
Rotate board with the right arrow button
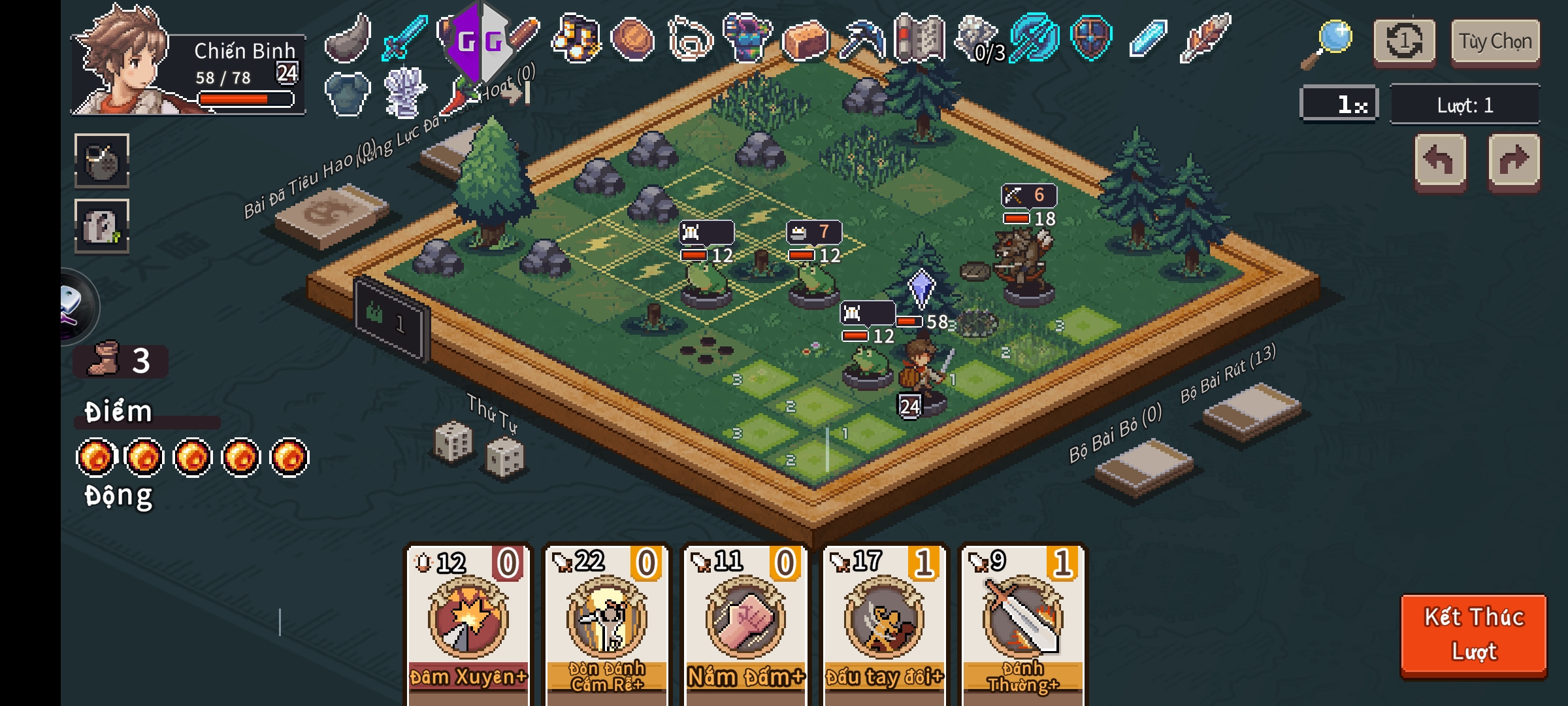(1514, 161)
